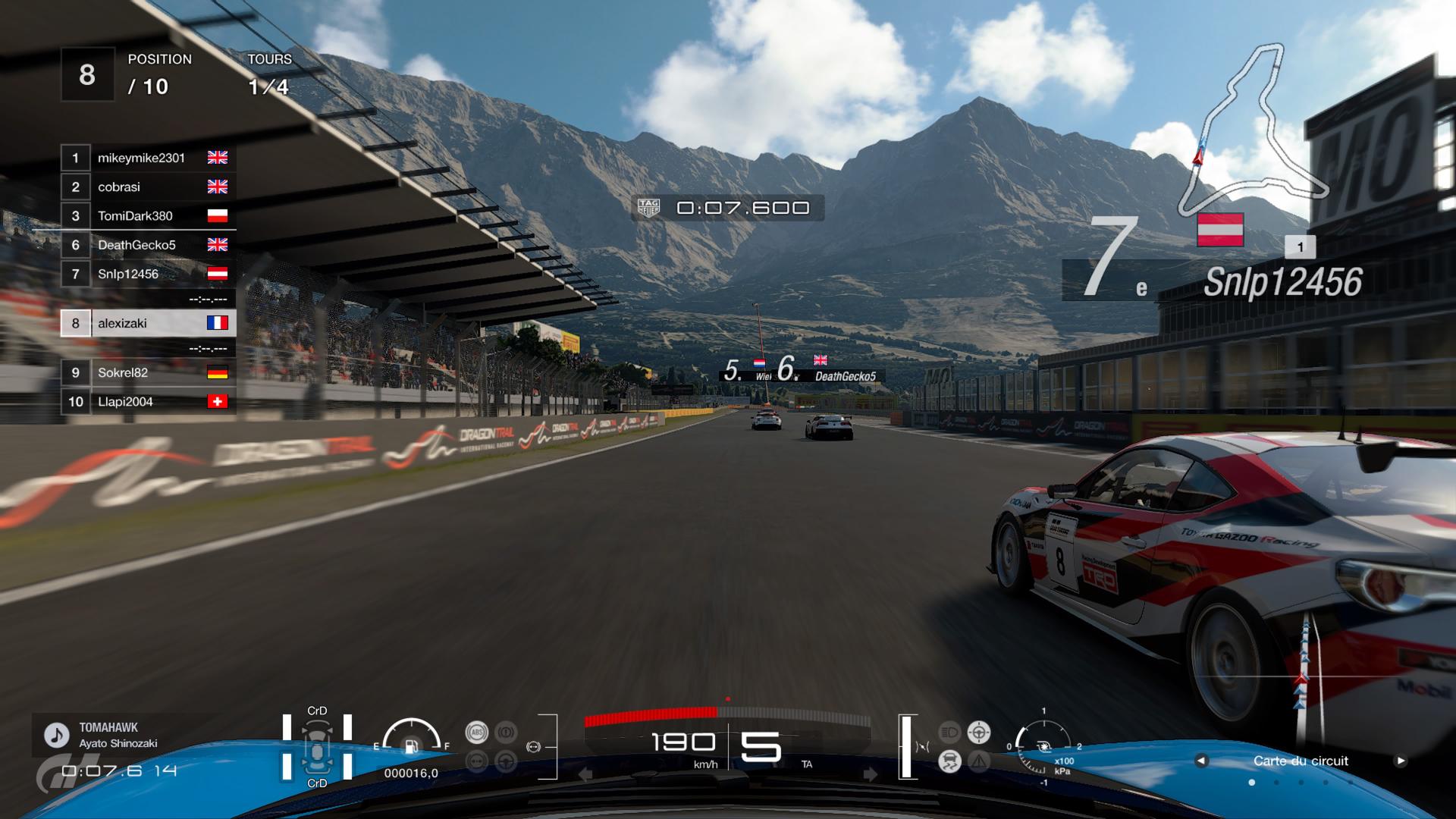Screen dimensions: 1456x819
Task: Click the ABS indicator icon
Action: tap(477, 733)
